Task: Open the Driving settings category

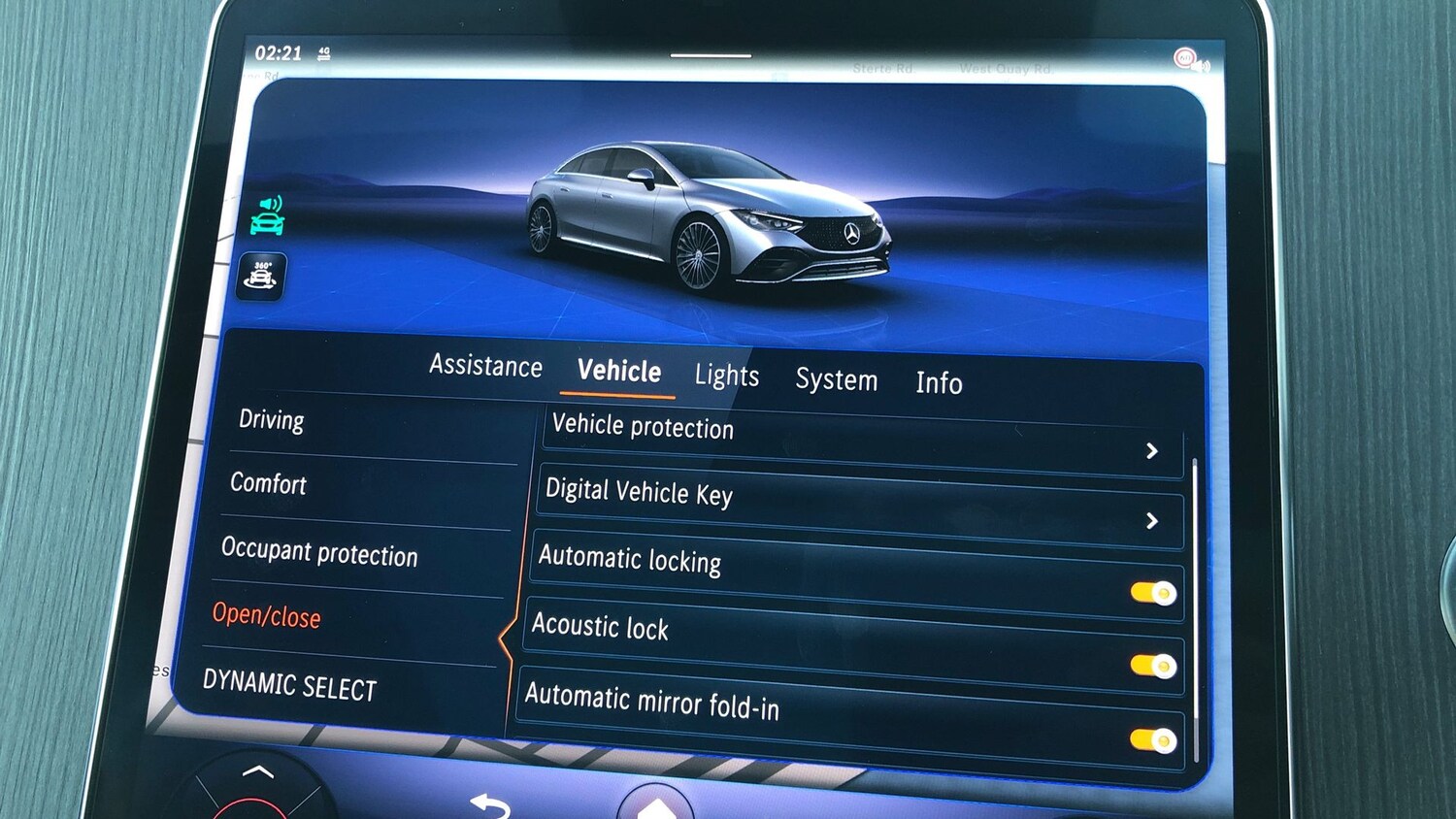Action: point(272,420)
